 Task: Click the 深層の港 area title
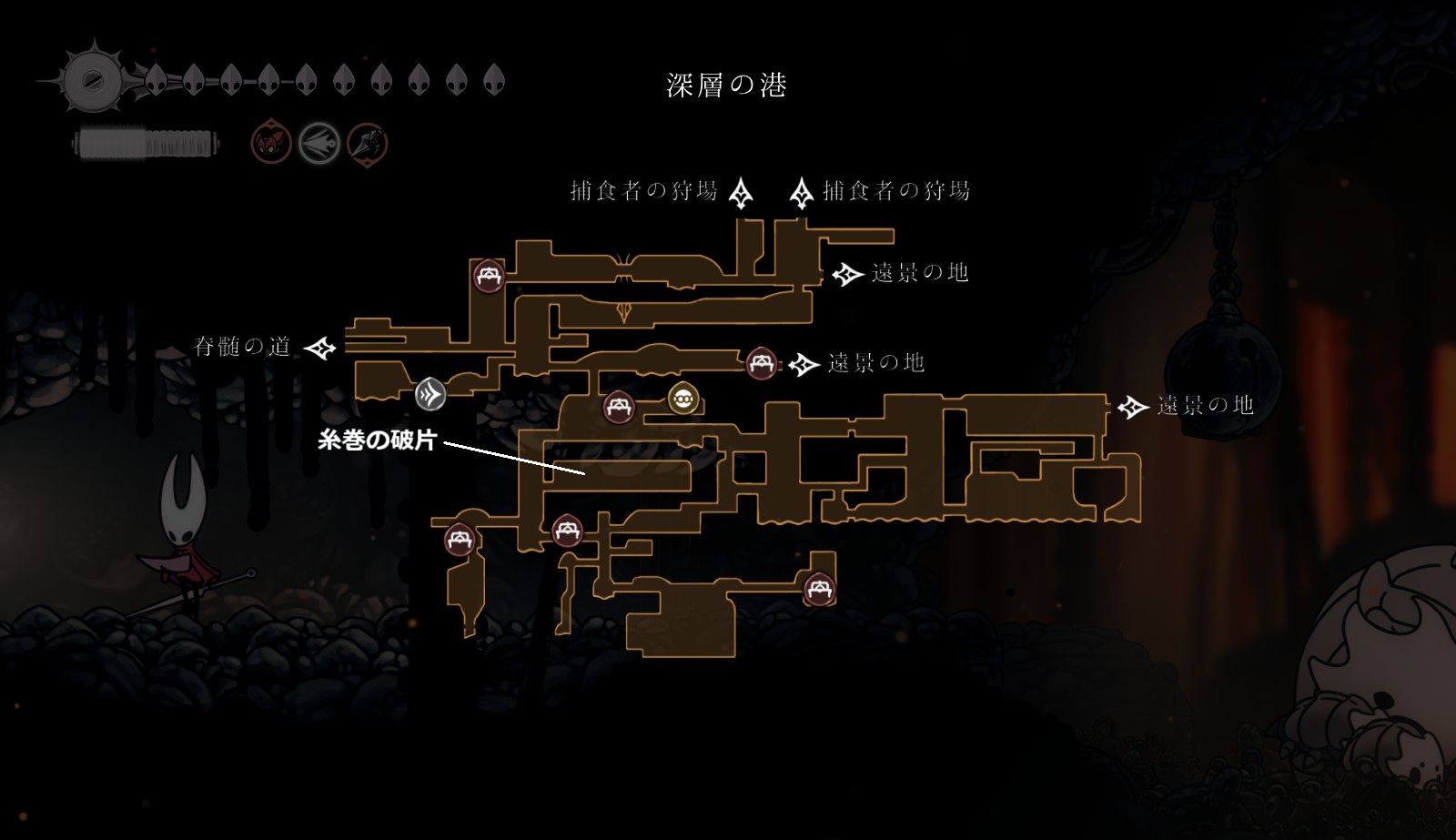tap(726, 86)
